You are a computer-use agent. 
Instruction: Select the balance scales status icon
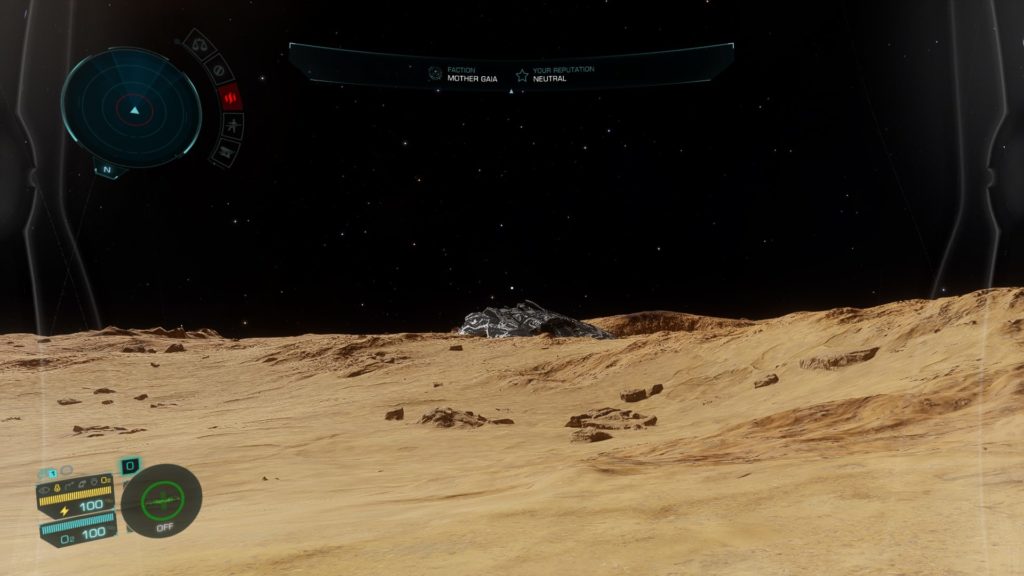pyautogui.click(x=200, y=46)
